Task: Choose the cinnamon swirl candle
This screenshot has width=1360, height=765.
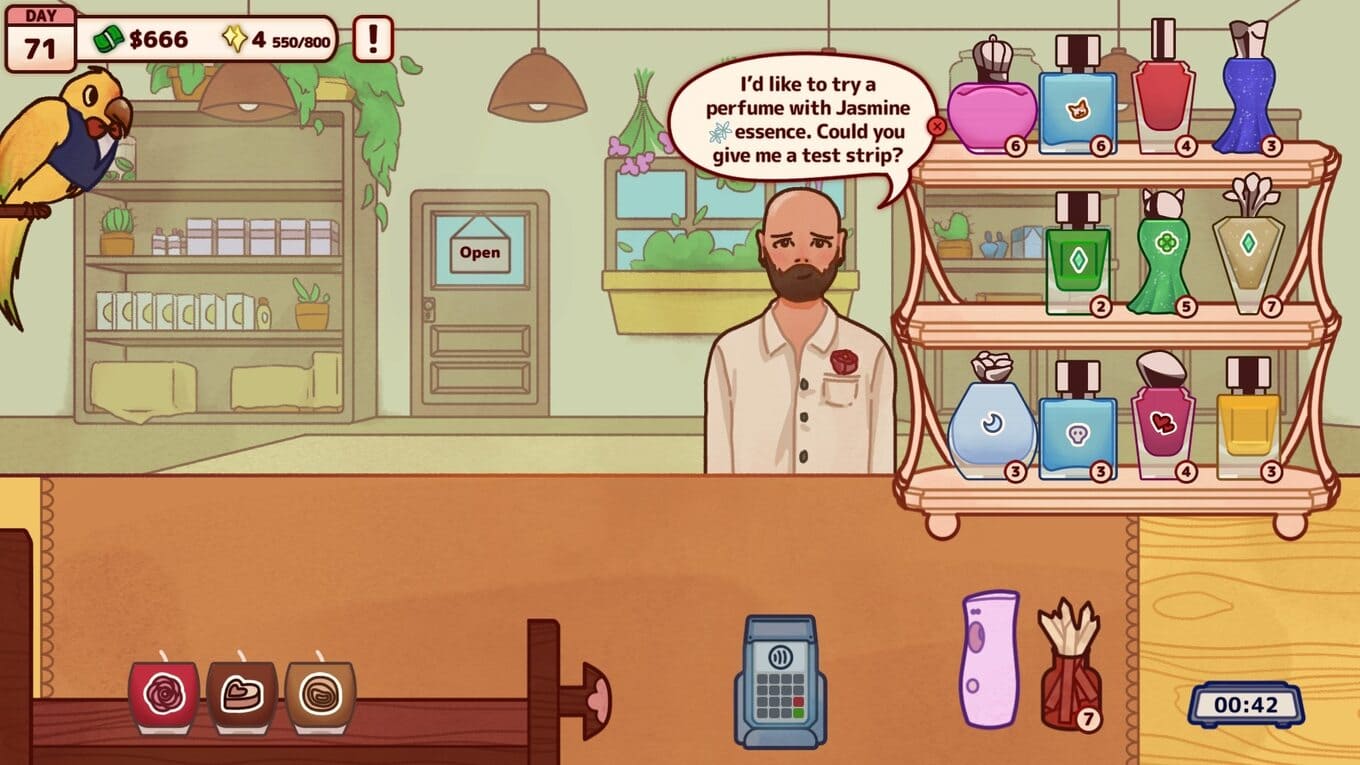Action: point(320,694)
